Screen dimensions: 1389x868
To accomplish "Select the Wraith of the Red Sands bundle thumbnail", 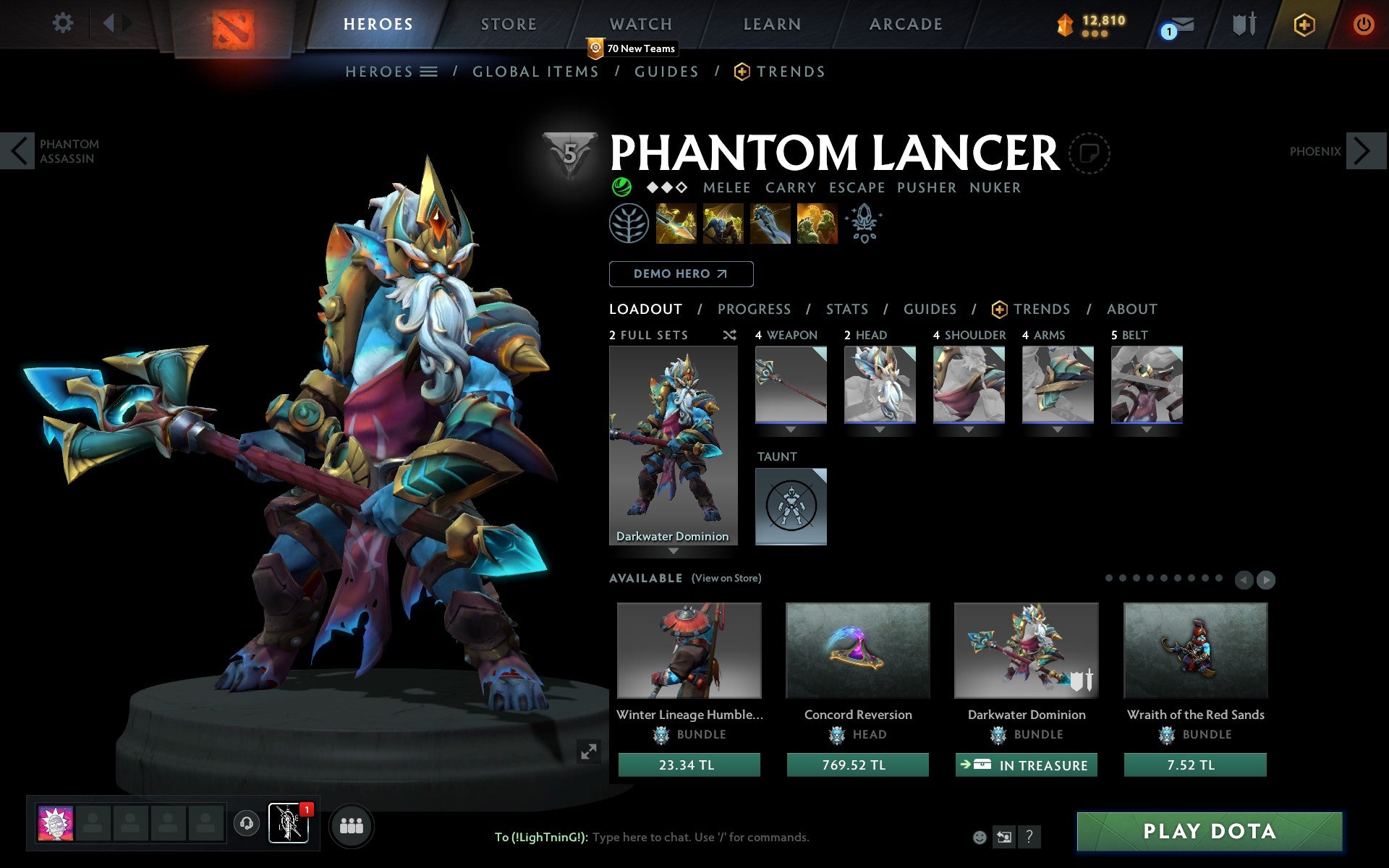I will pos(1195,650).
